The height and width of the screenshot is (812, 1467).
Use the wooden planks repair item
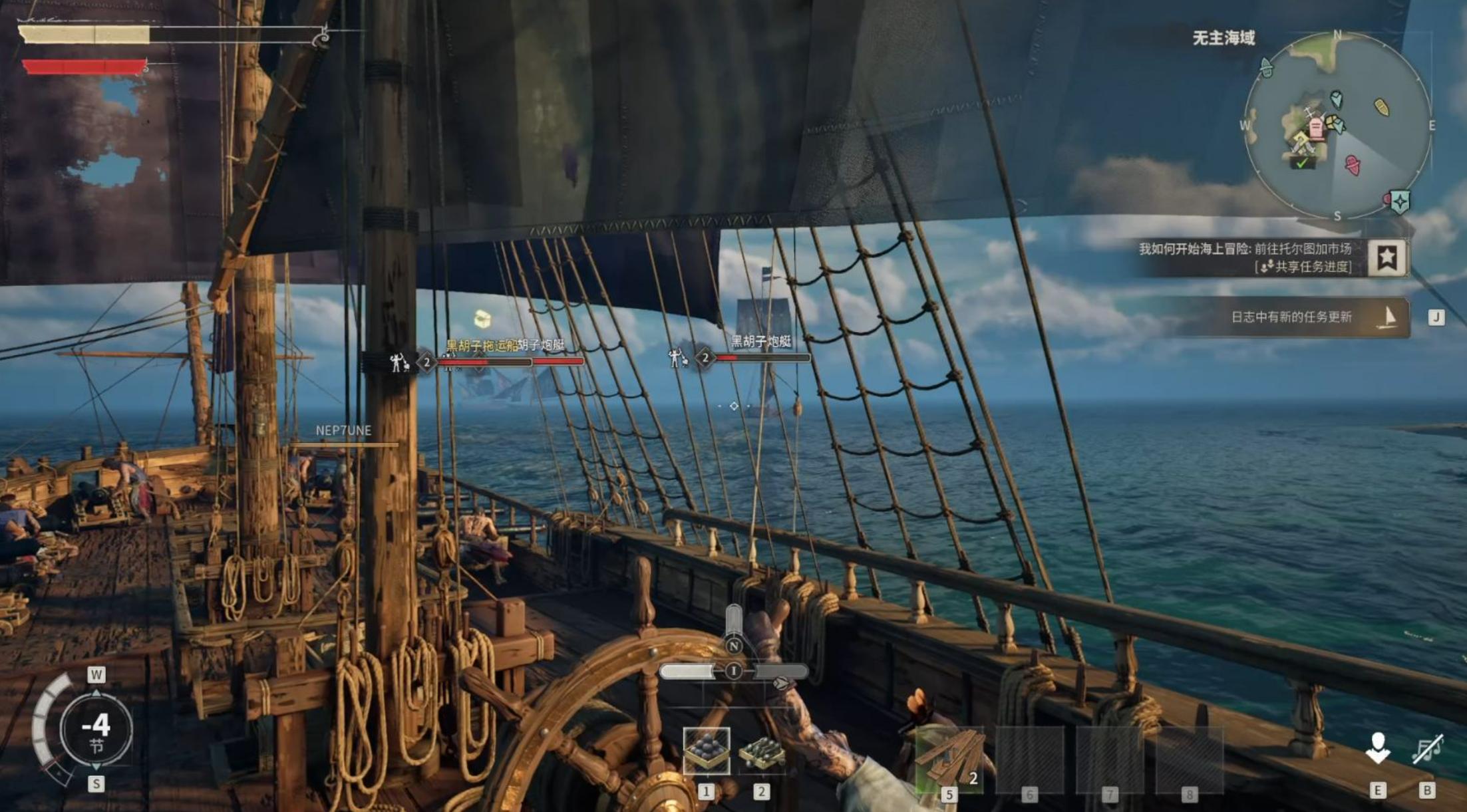click(951, 759)
